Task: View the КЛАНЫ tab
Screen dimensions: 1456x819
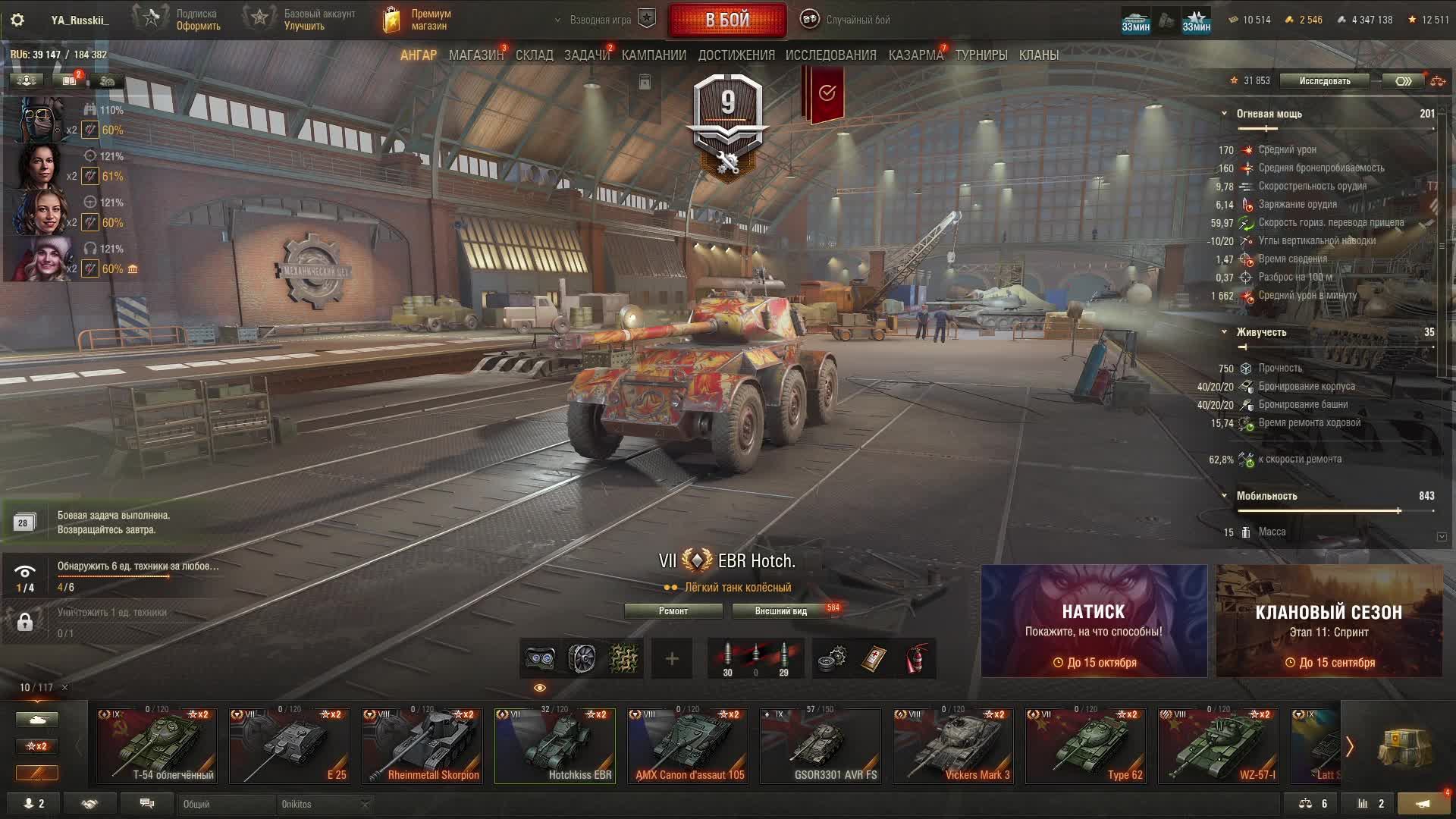Action: tap(1038, 55)
